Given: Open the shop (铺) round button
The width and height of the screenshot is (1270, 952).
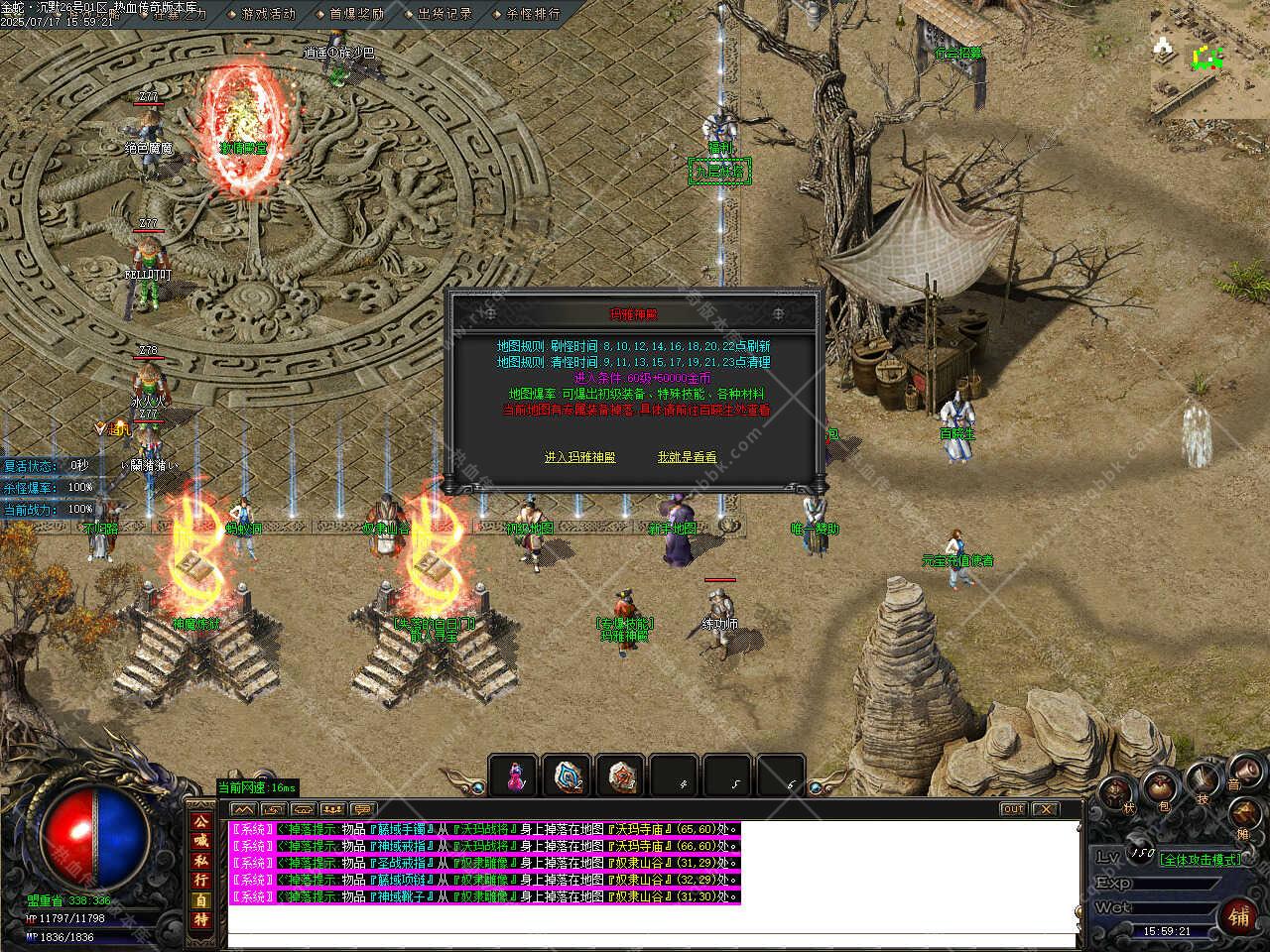Looking at the screenshot, I should [1240, 915].
